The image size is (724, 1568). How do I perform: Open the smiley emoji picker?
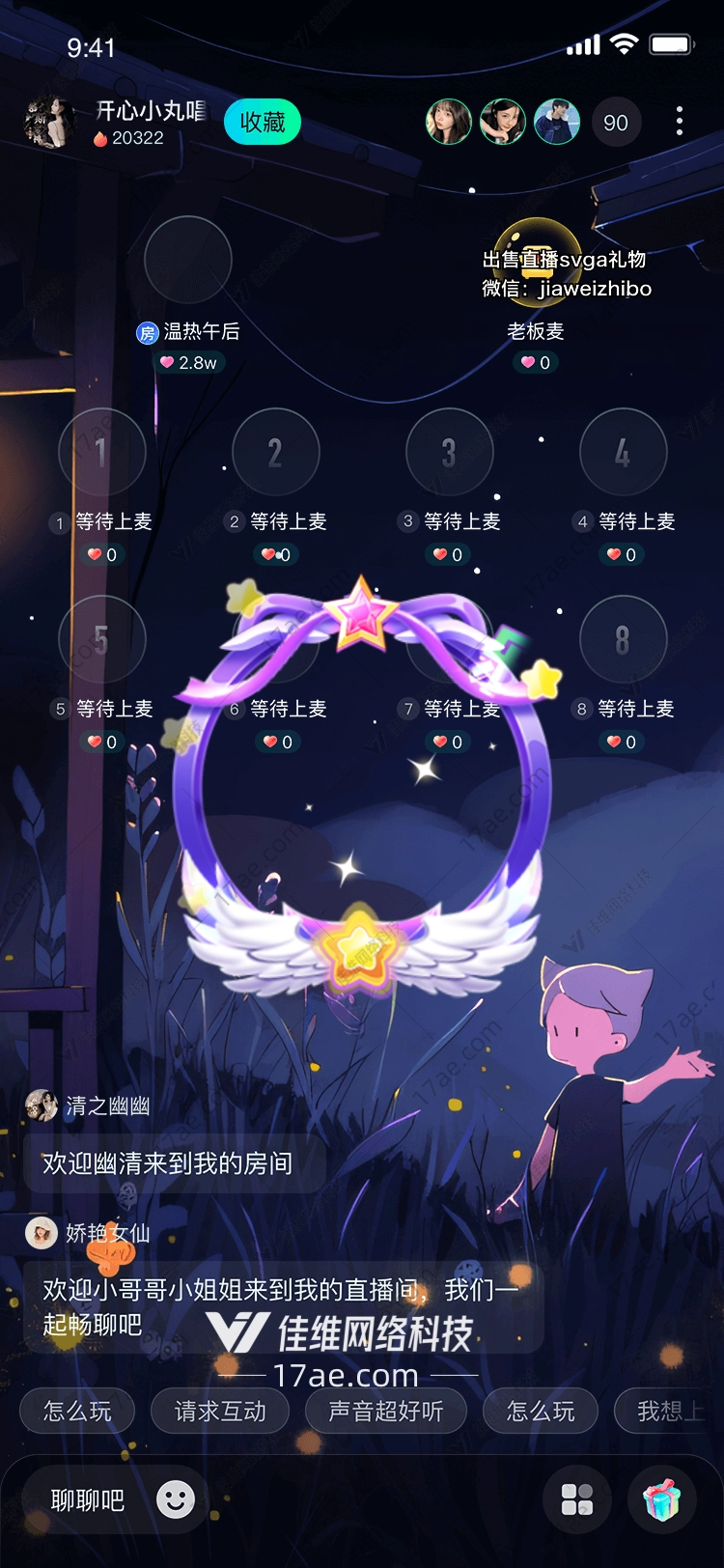pos(176,1499)
